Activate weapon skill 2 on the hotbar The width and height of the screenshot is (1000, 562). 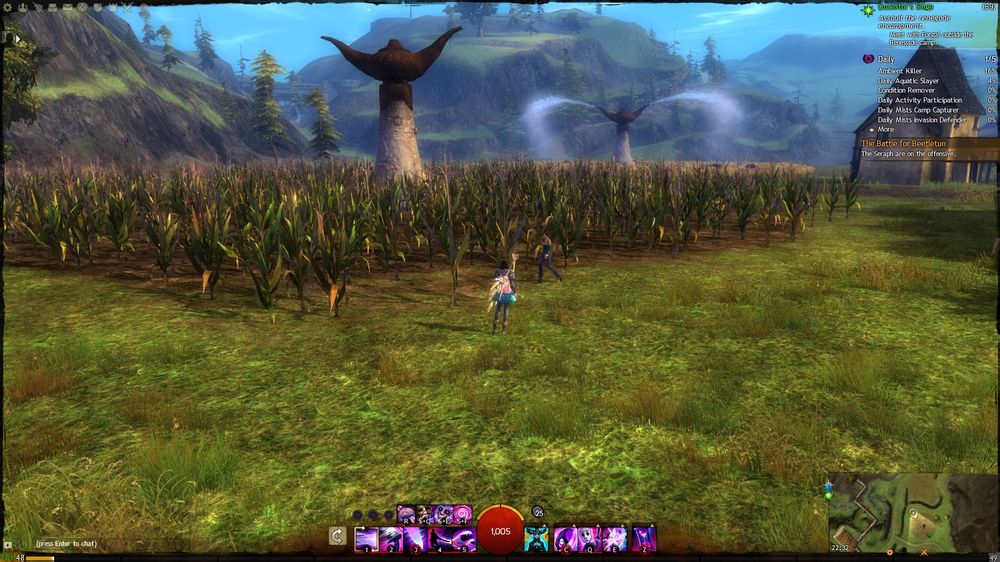pos(391,539)
